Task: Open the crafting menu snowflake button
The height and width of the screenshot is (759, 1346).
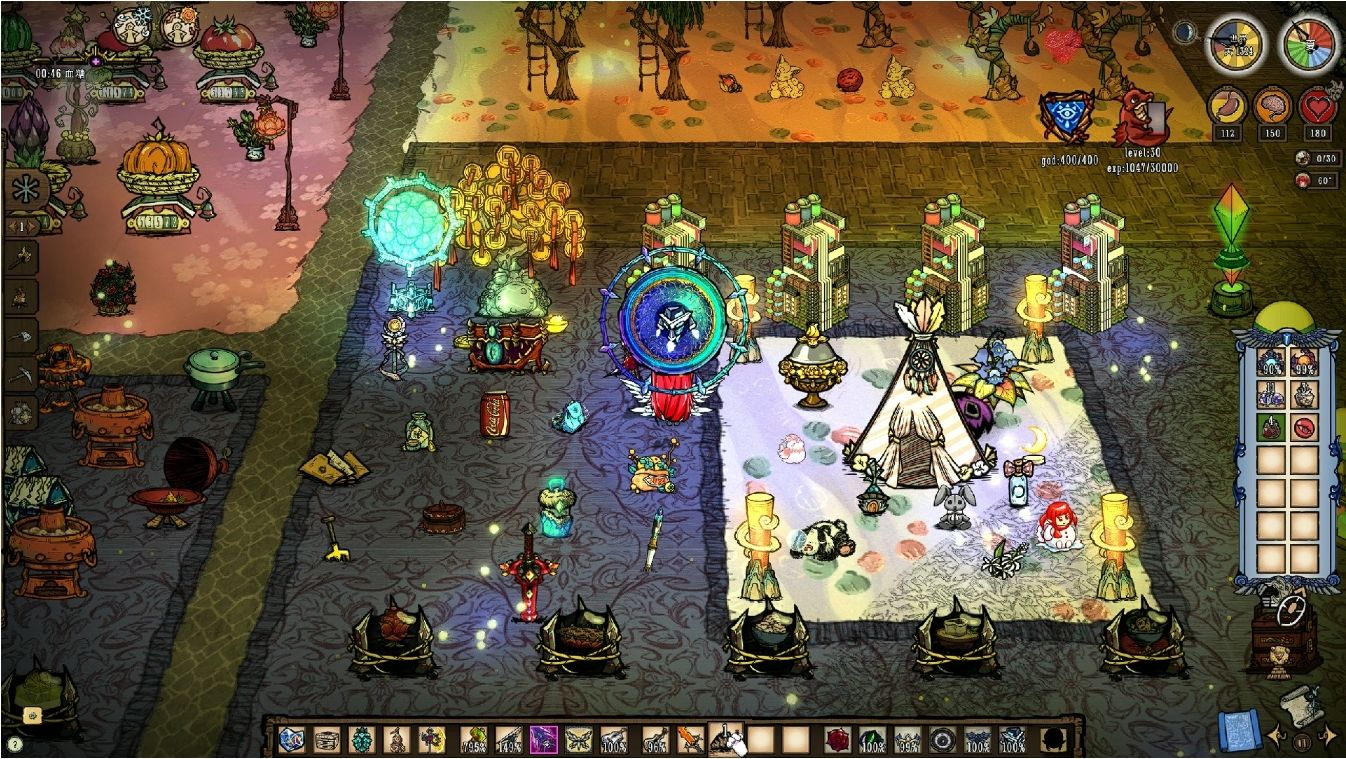Action: (x=22, y=189)
